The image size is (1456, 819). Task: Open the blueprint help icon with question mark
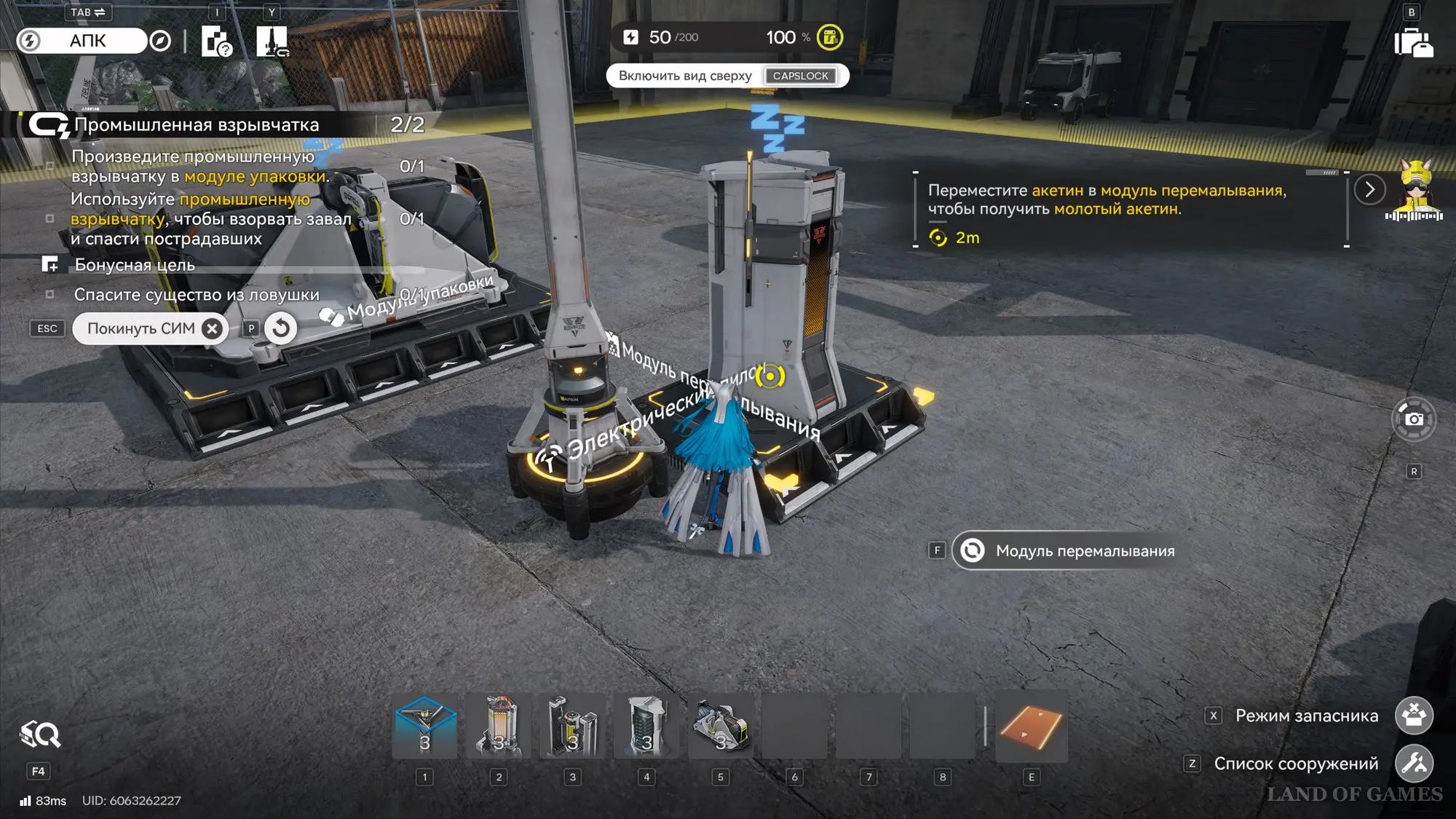click(x=216, y=41)
